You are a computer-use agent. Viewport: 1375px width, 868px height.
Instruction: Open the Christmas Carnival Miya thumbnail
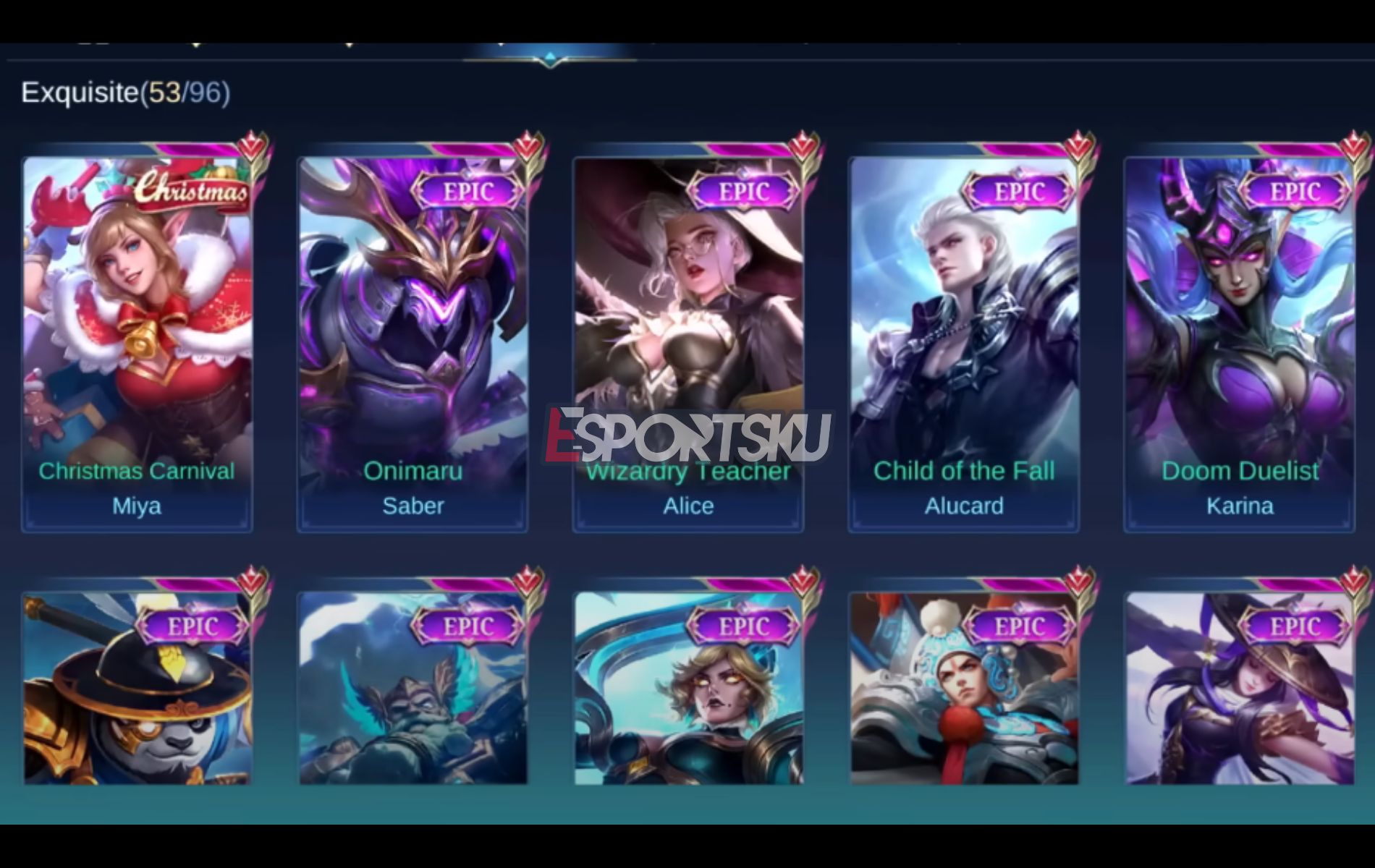tap(136, 311)
